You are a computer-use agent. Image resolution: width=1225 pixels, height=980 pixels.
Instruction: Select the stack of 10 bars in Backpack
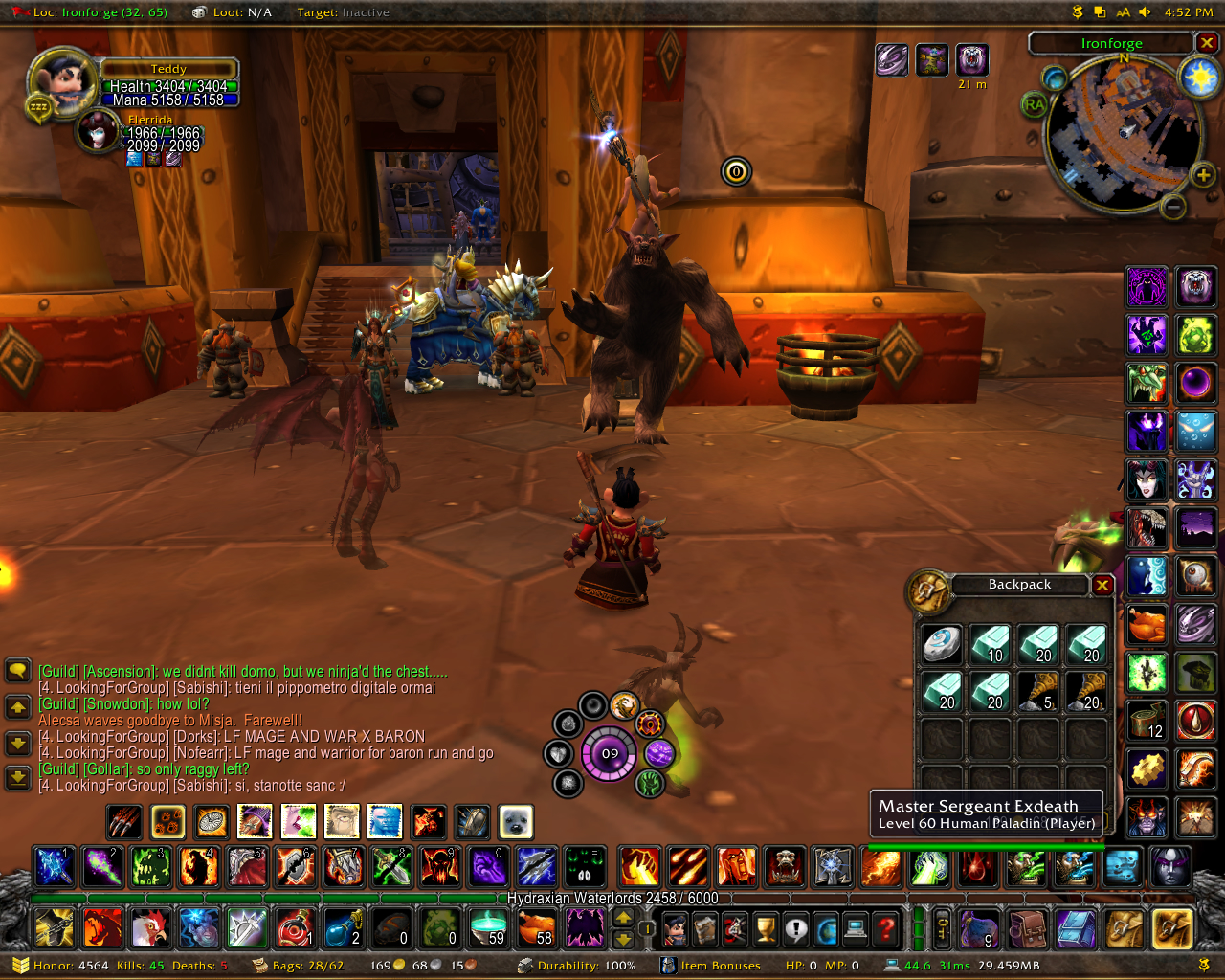coord(990,643)
